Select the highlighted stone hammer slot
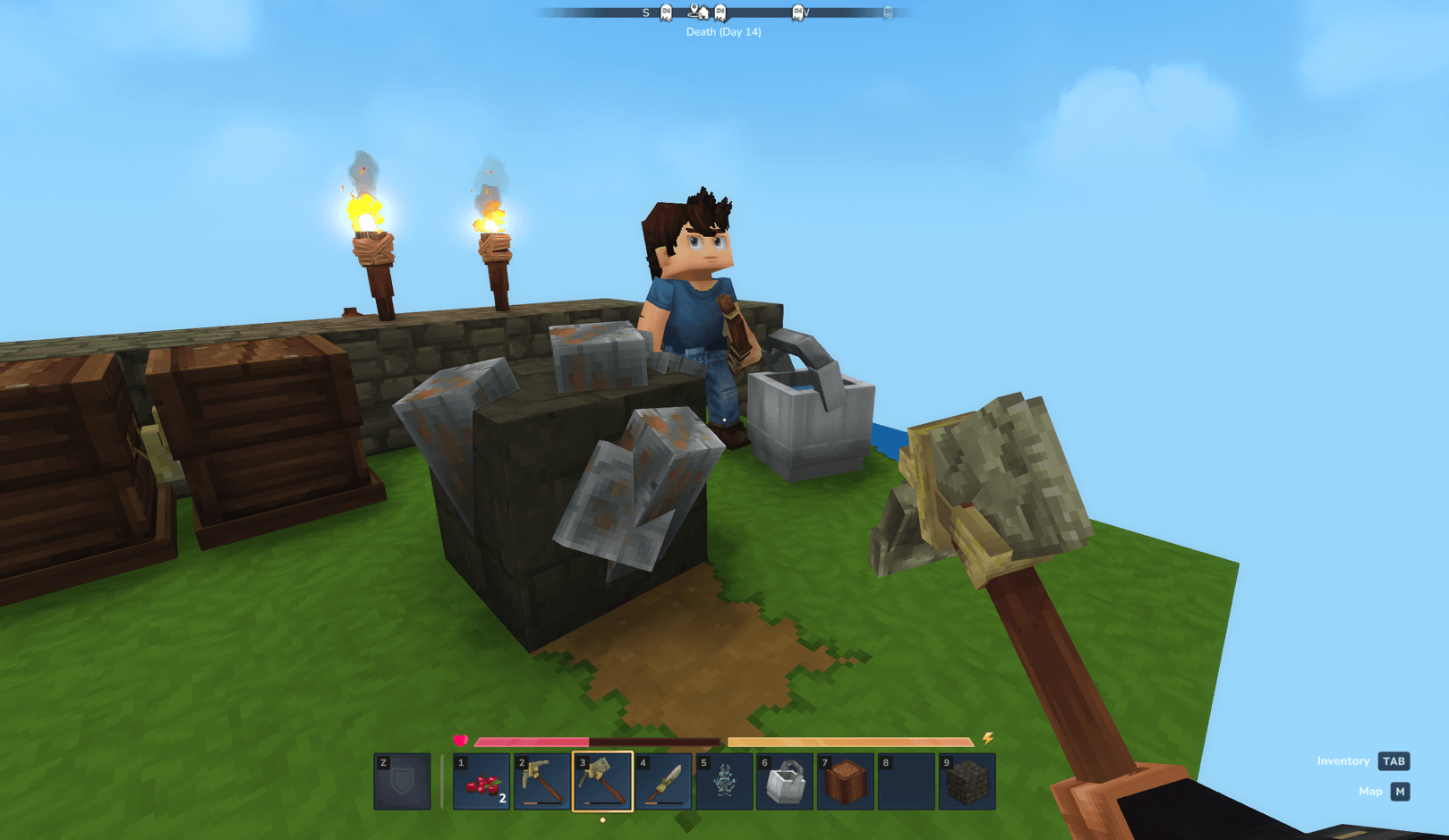 (x=602, y=782)
